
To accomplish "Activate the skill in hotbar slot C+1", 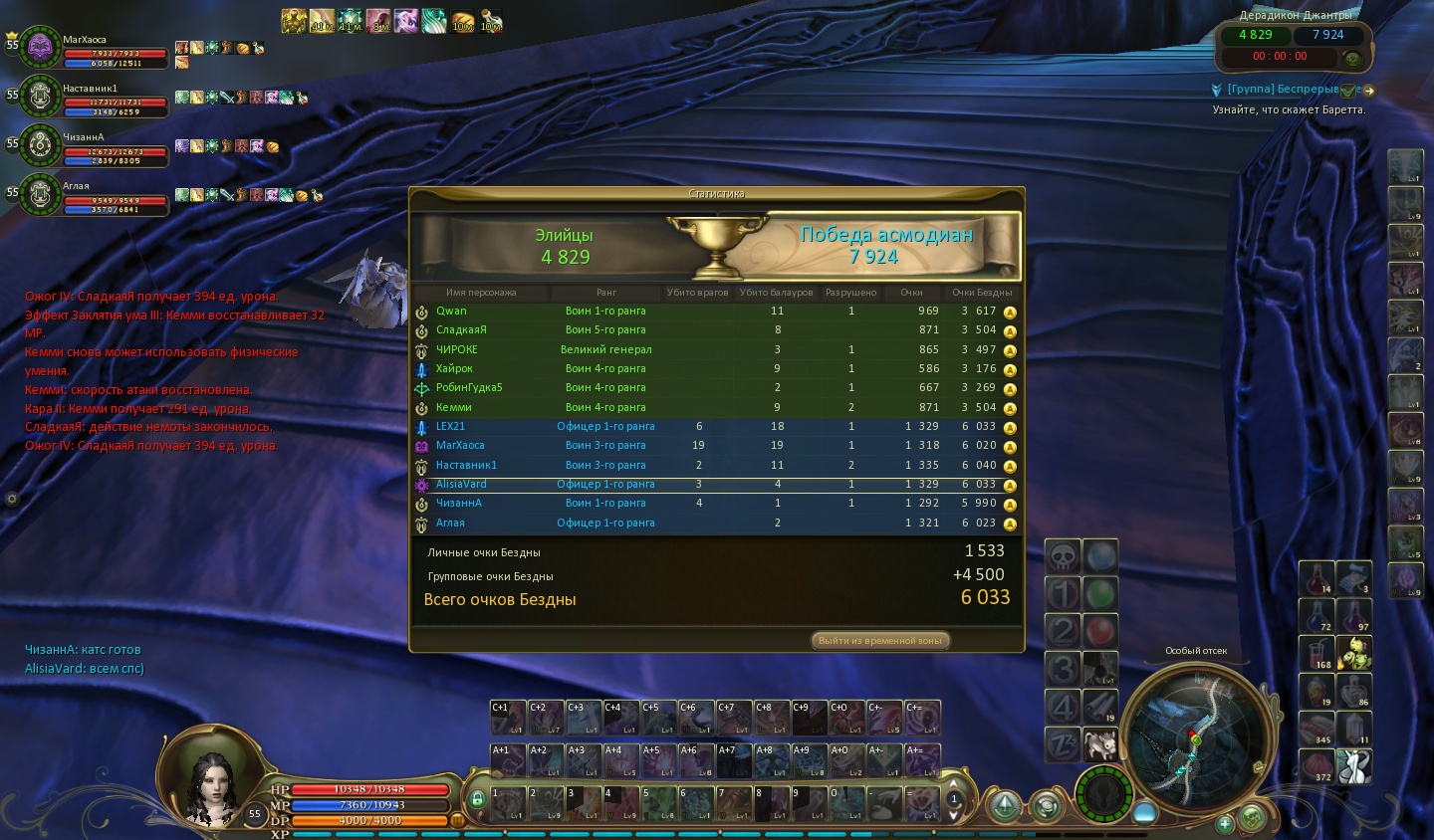I will [508, 718].
